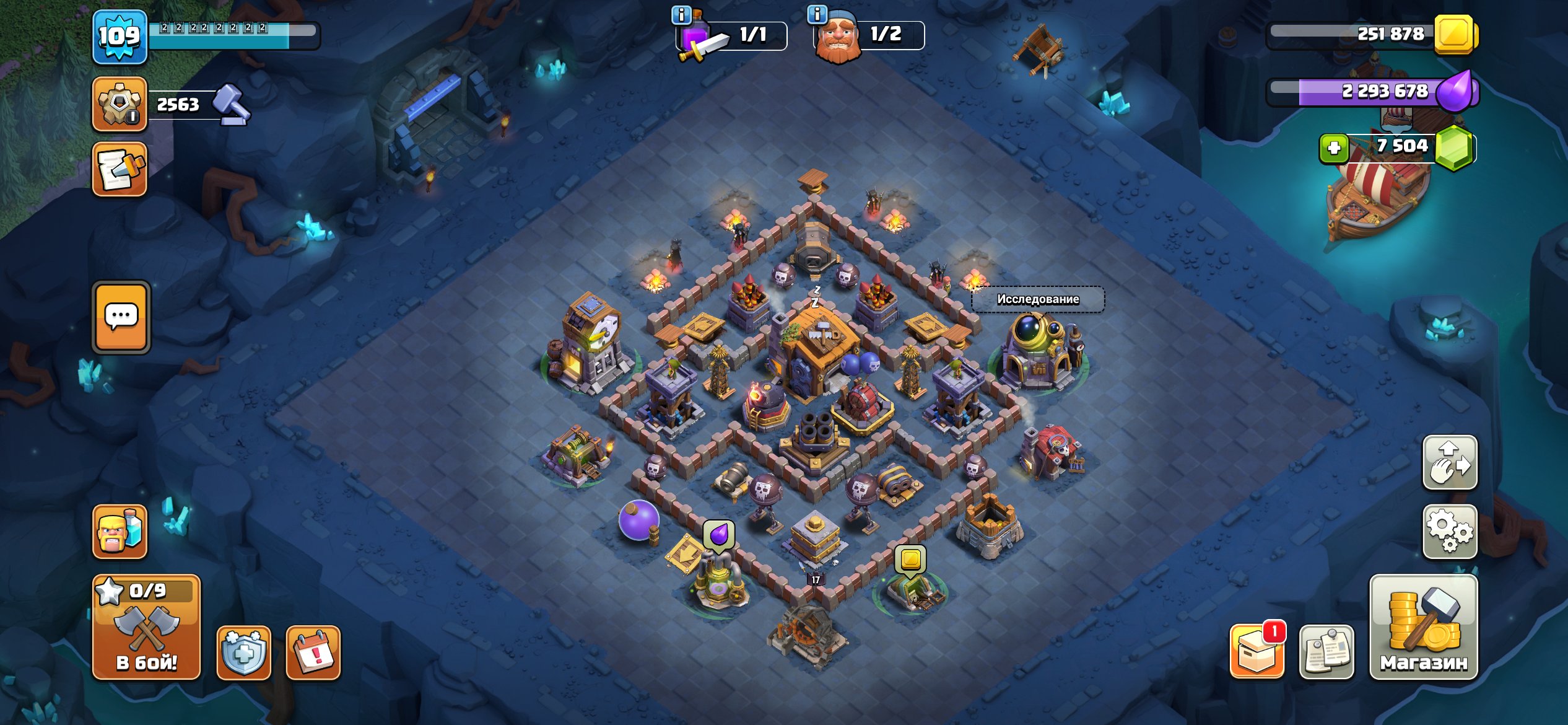Click the green plus to buy gems

point(1333,147)
